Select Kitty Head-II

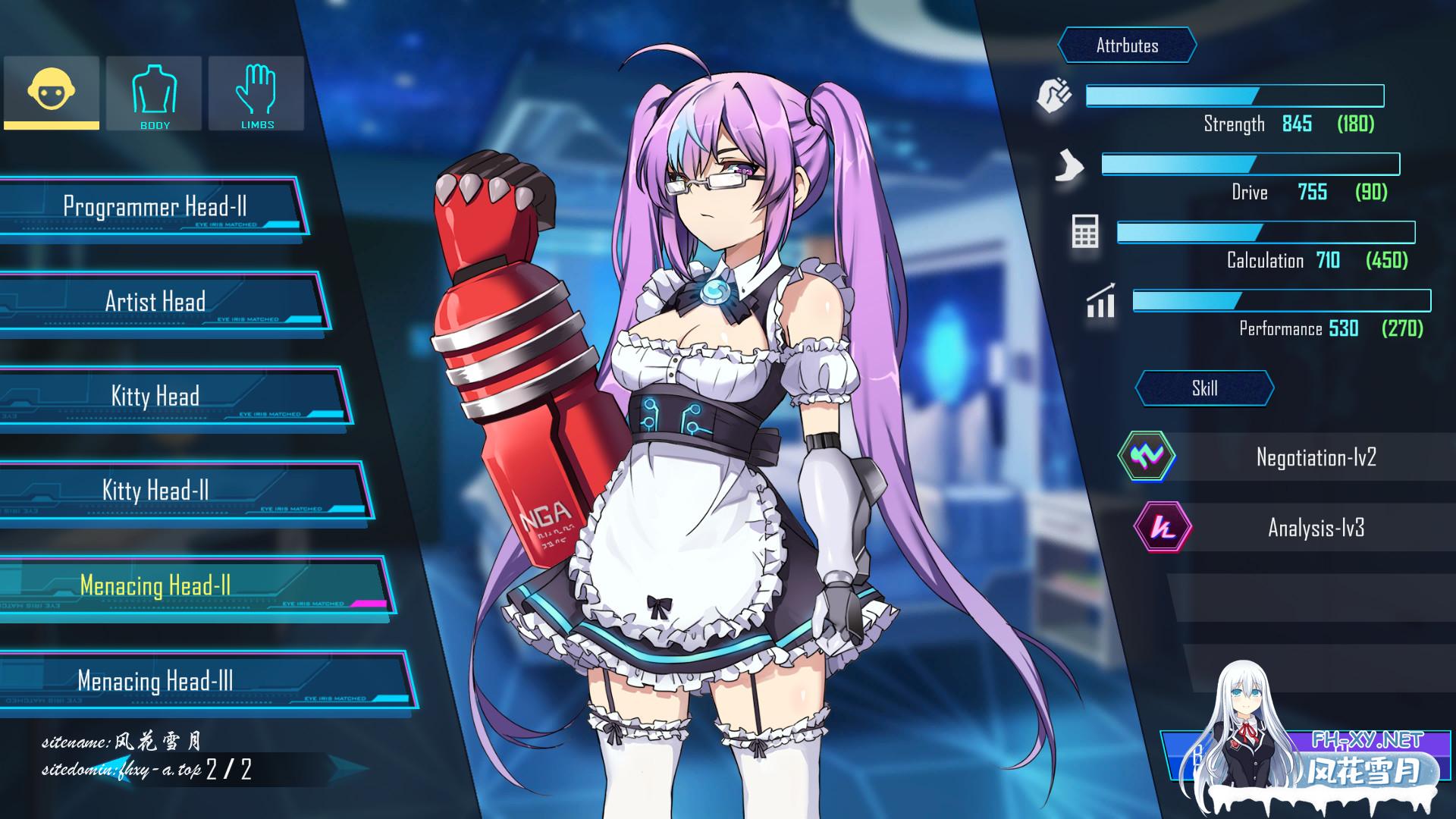tap(155, 491)
